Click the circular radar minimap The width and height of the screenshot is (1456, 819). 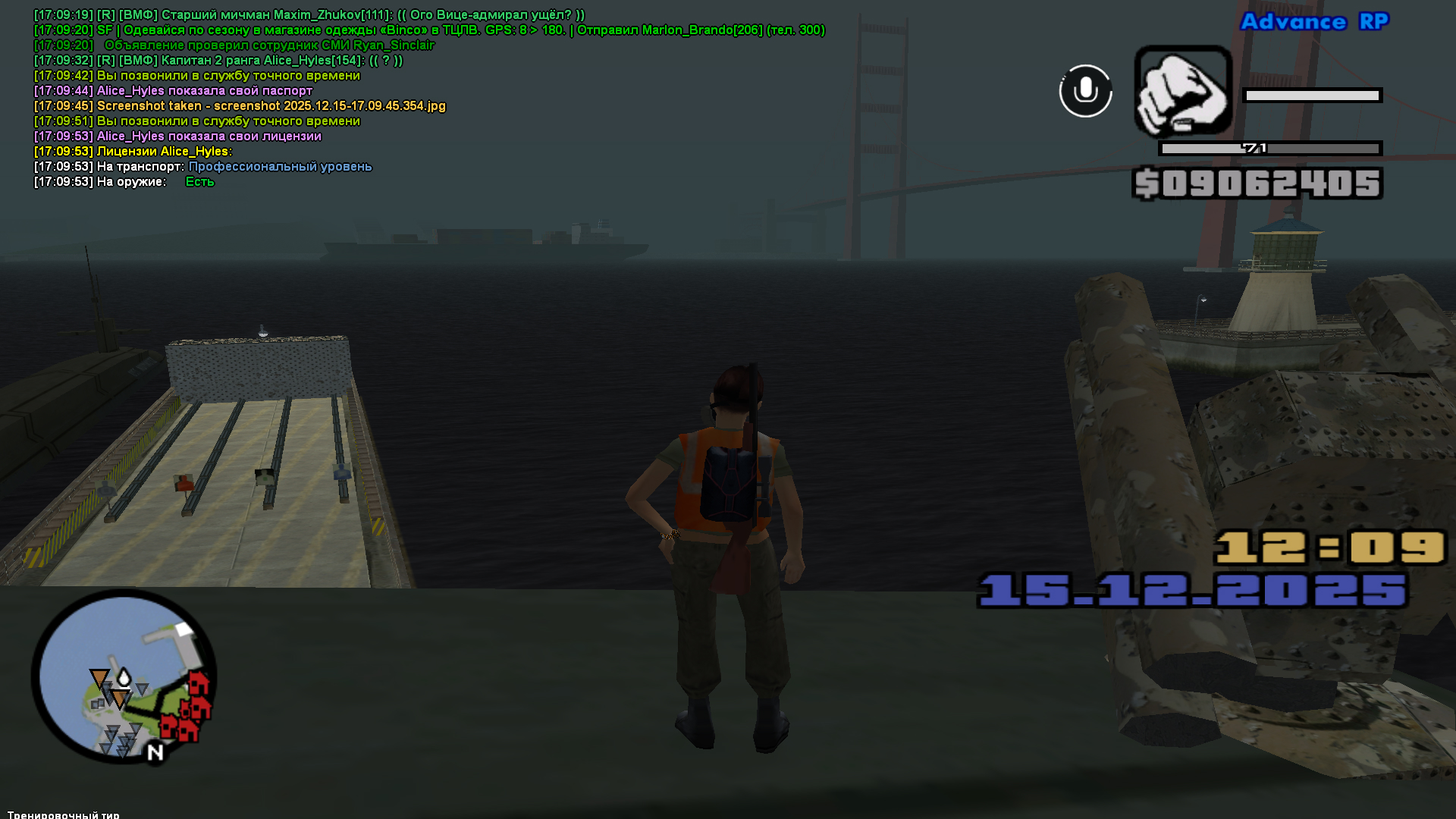click(124, 676)
